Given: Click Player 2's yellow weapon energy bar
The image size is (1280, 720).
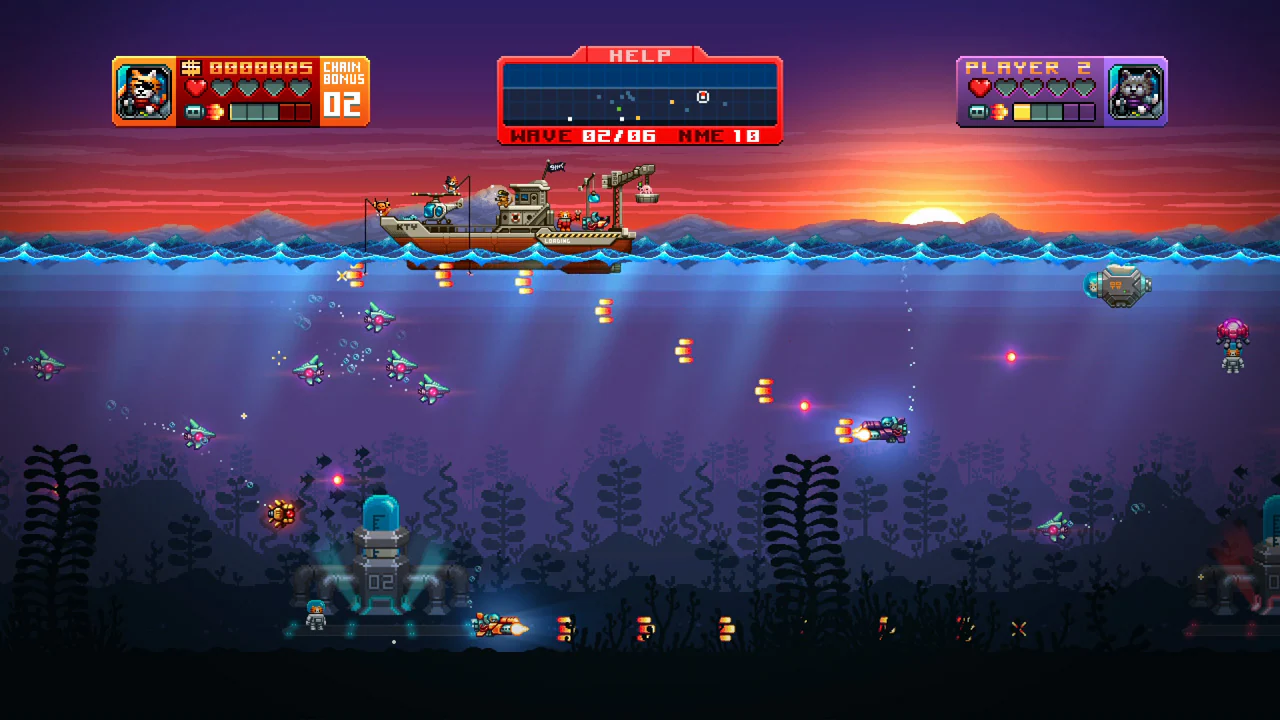Looking at the screenshot, I should [1022, 112].
